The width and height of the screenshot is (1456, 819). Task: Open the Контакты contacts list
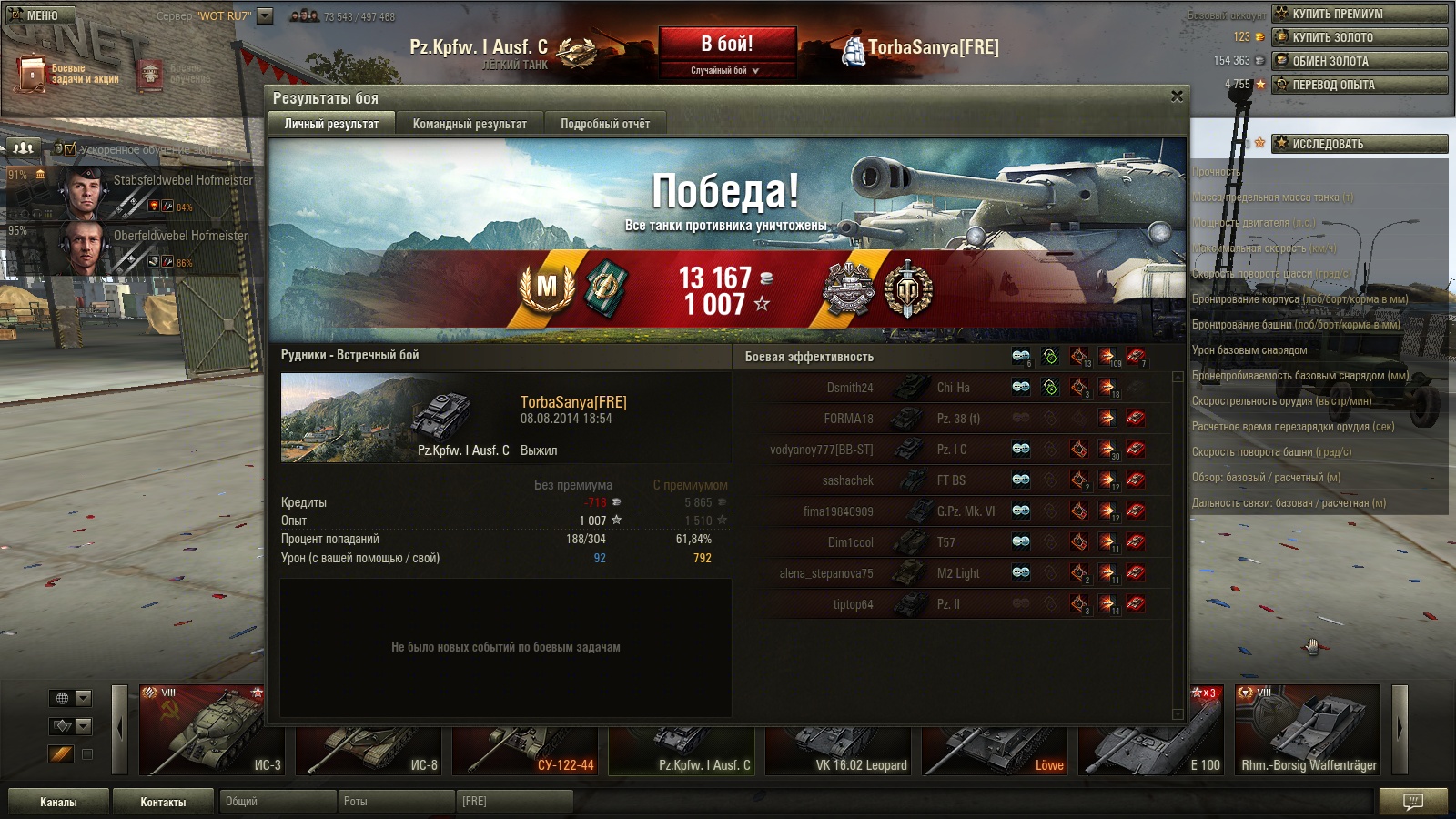pos(163,802)
